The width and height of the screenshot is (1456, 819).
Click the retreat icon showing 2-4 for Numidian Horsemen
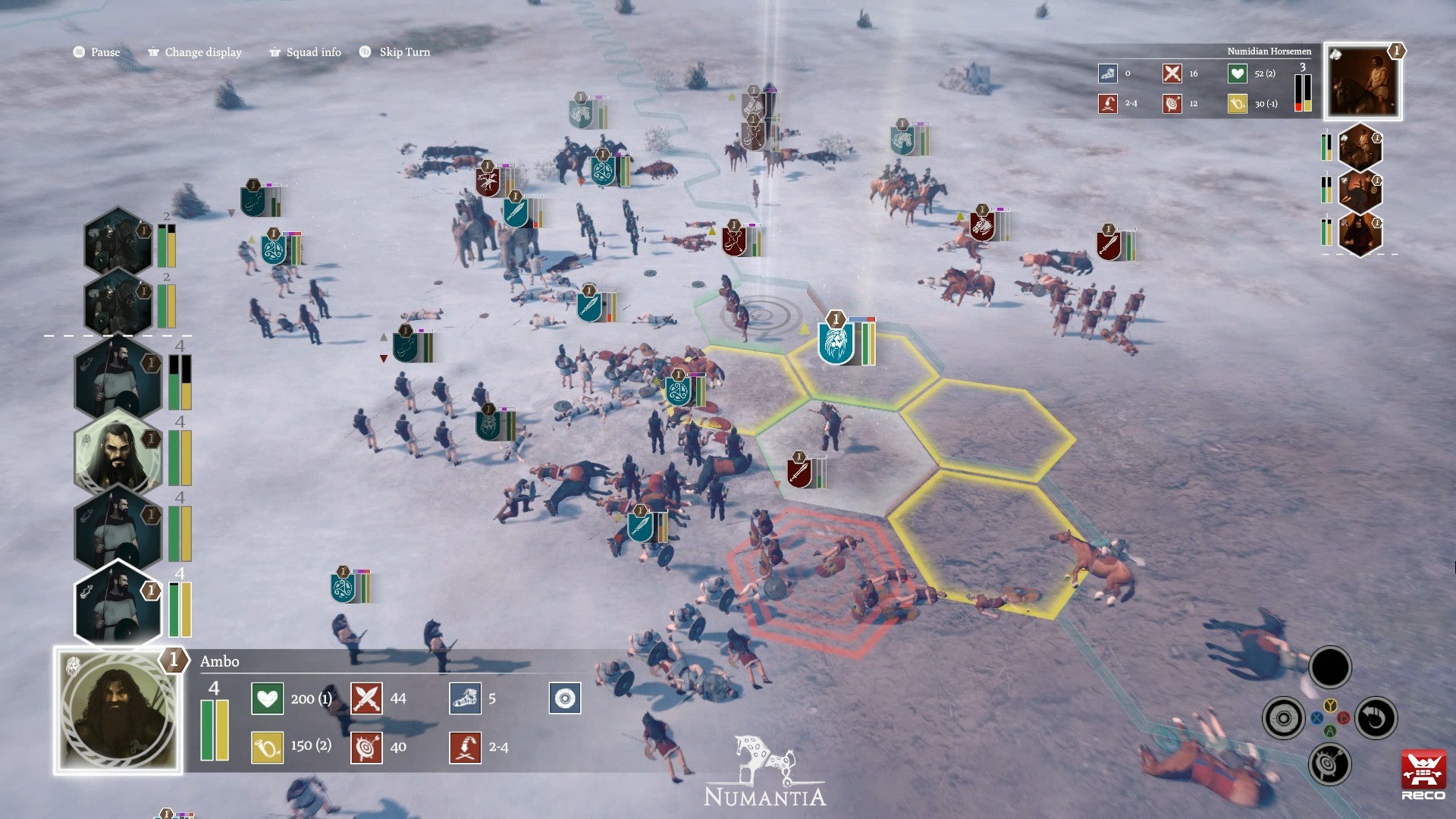pyautogui.click(x=1107, y=104)
